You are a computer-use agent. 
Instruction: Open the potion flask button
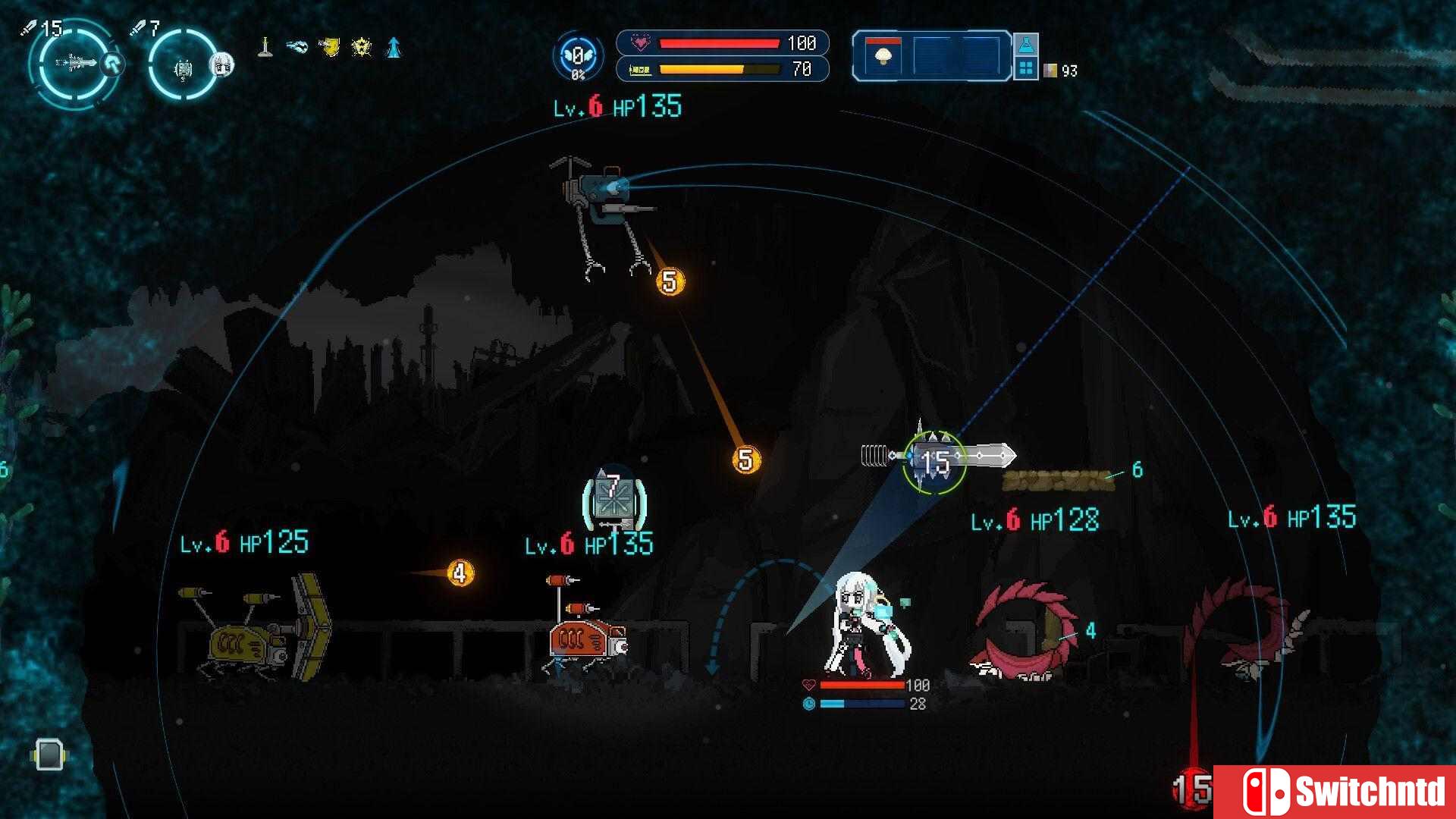click(x=1025, y=45)
